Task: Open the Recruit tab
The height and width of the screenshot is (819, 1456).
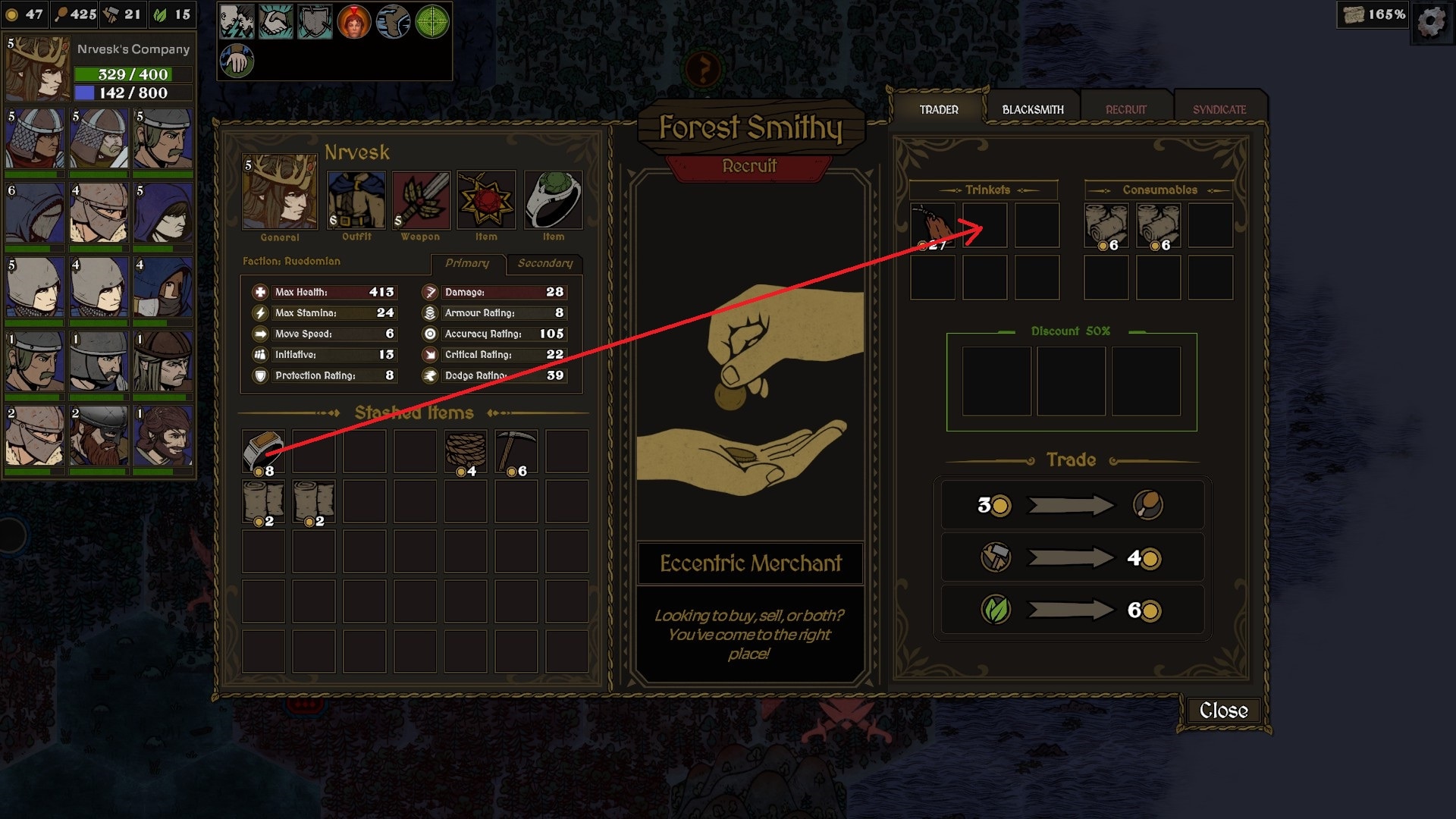Action: pyautogui.click(x=1125, y=110)
